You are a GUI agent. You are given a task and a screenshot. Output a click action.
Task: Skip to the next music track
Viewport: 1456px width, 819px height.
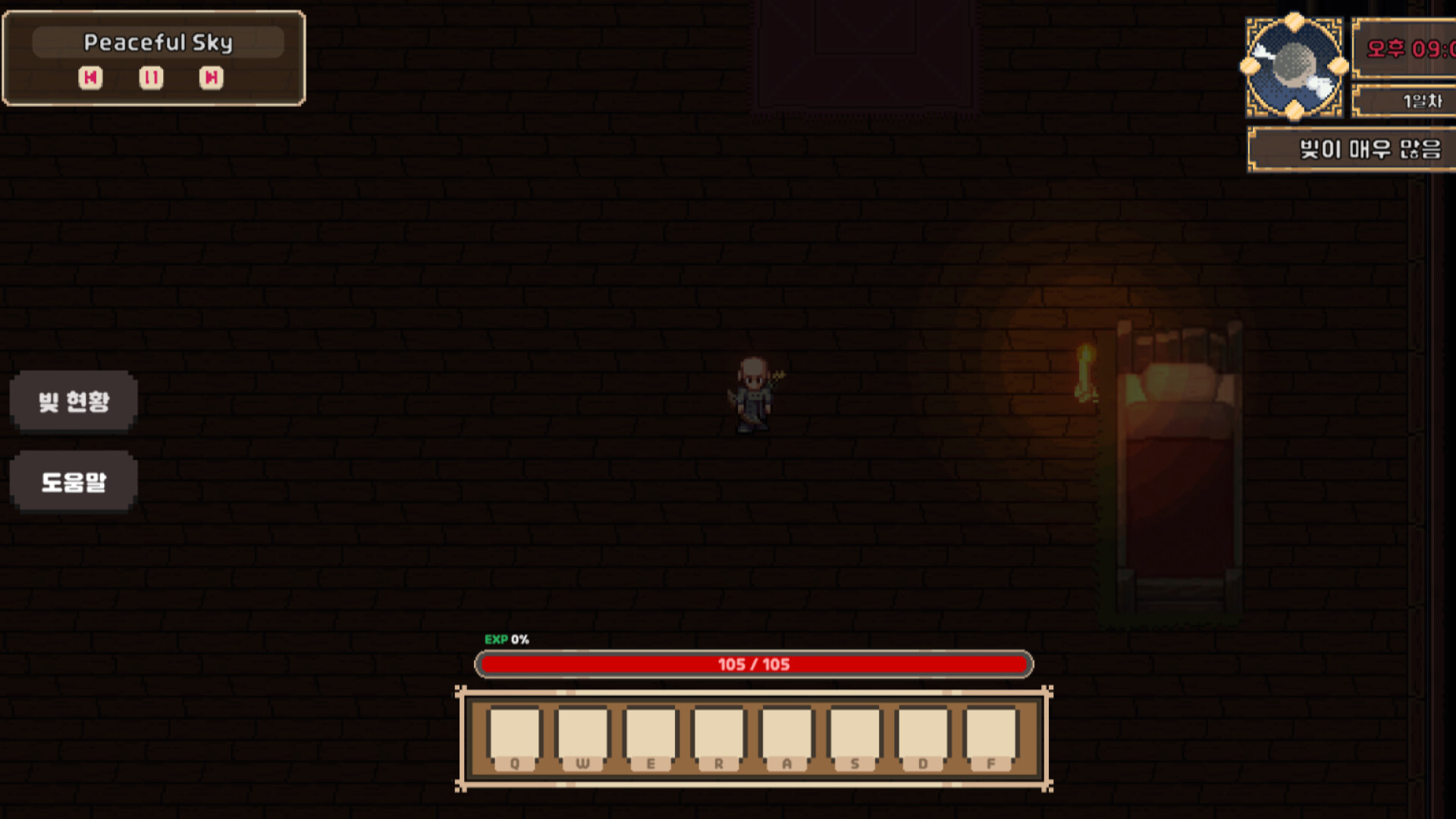211,78
